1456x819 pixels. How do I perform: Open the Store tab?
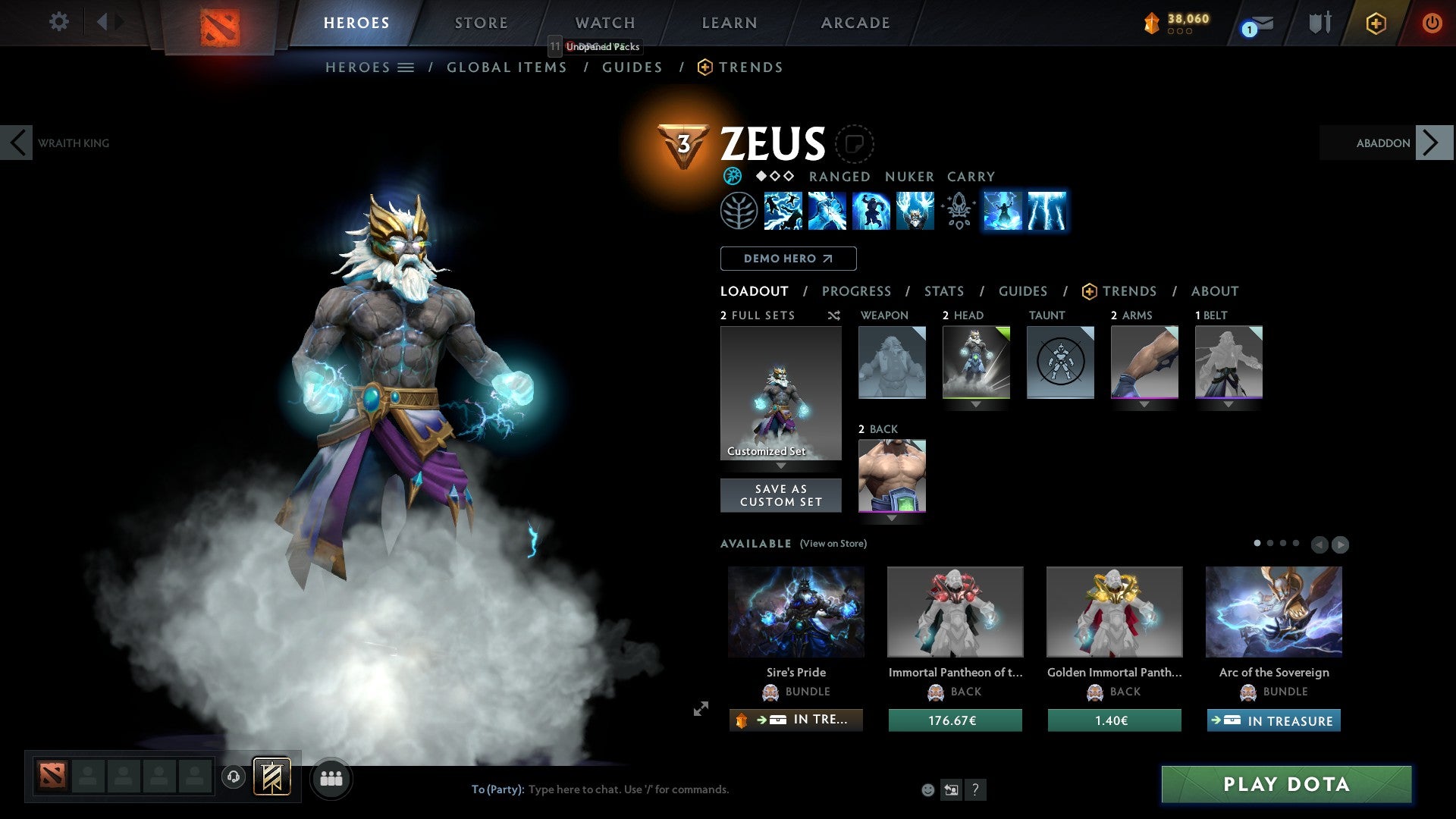(481, 23)
